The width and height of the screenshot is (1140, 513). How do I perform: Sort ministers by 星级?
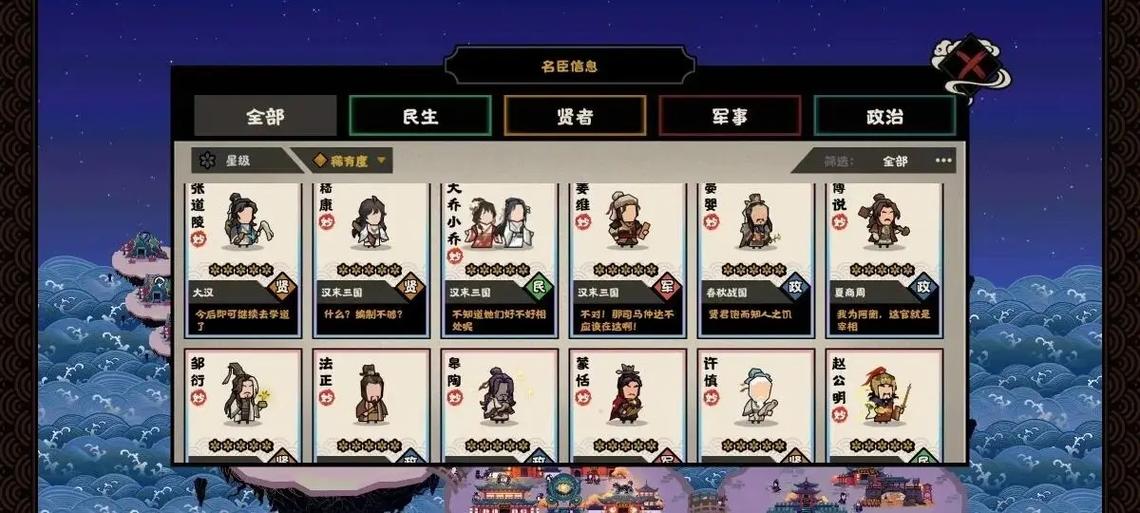click(237, 160)
